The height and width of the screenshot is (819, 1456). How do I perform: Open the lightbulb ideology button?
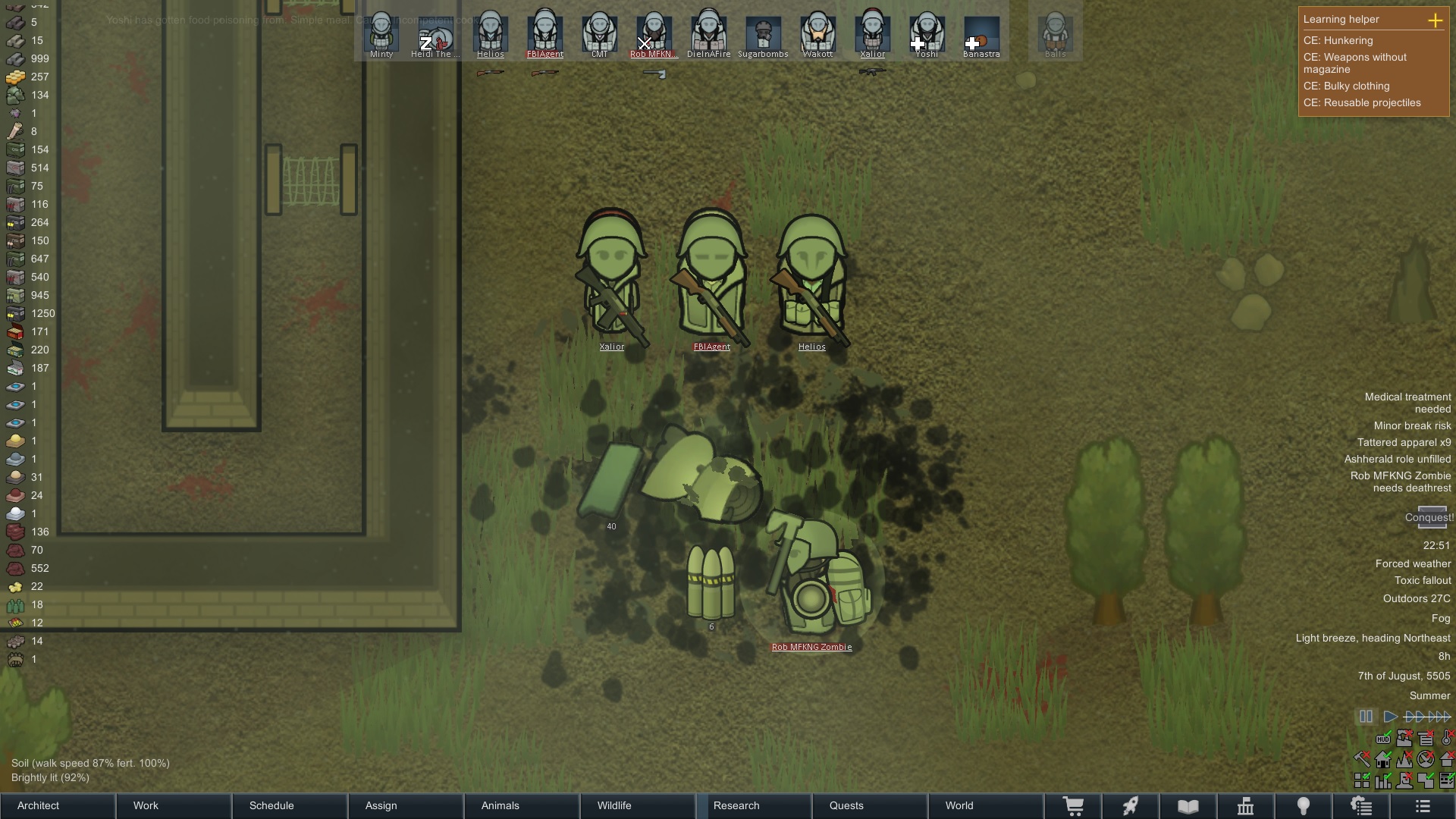pyautogui.click(x=1304, y=806)
